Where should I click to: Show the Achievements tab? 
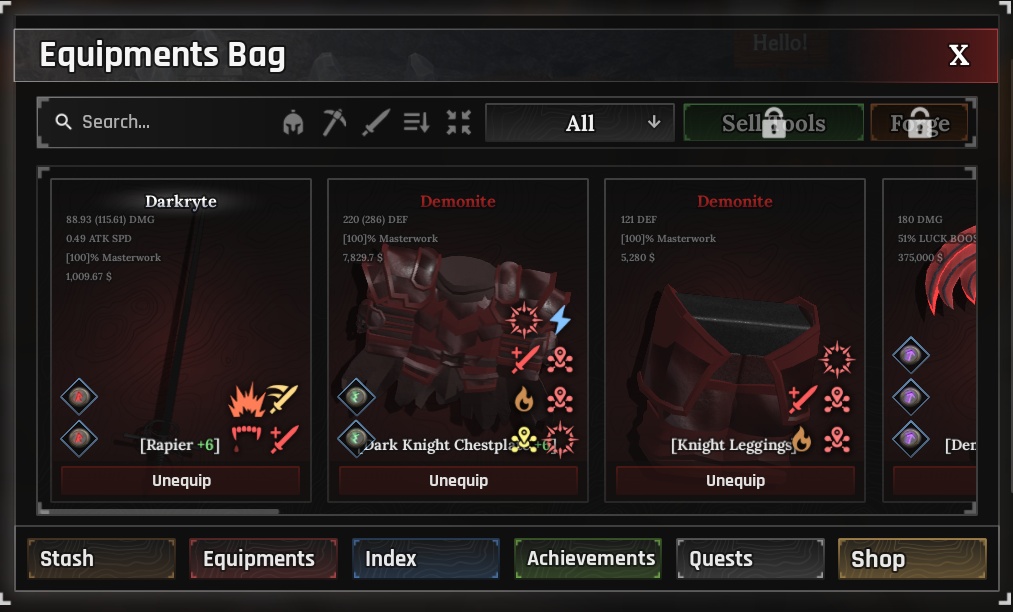[588, 559]
